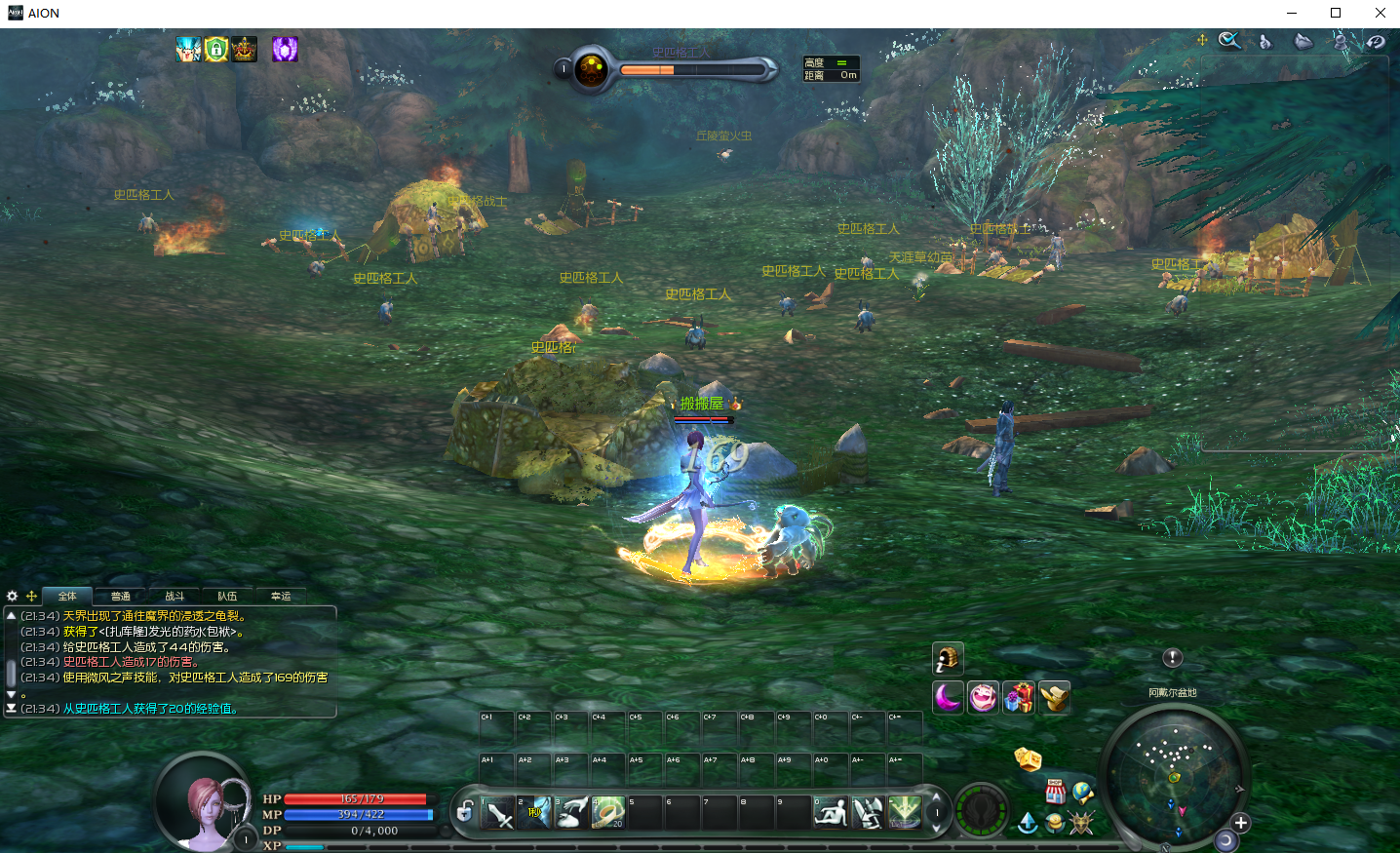Open the 普通 chat tab
1400x853 pixels.
121,596
